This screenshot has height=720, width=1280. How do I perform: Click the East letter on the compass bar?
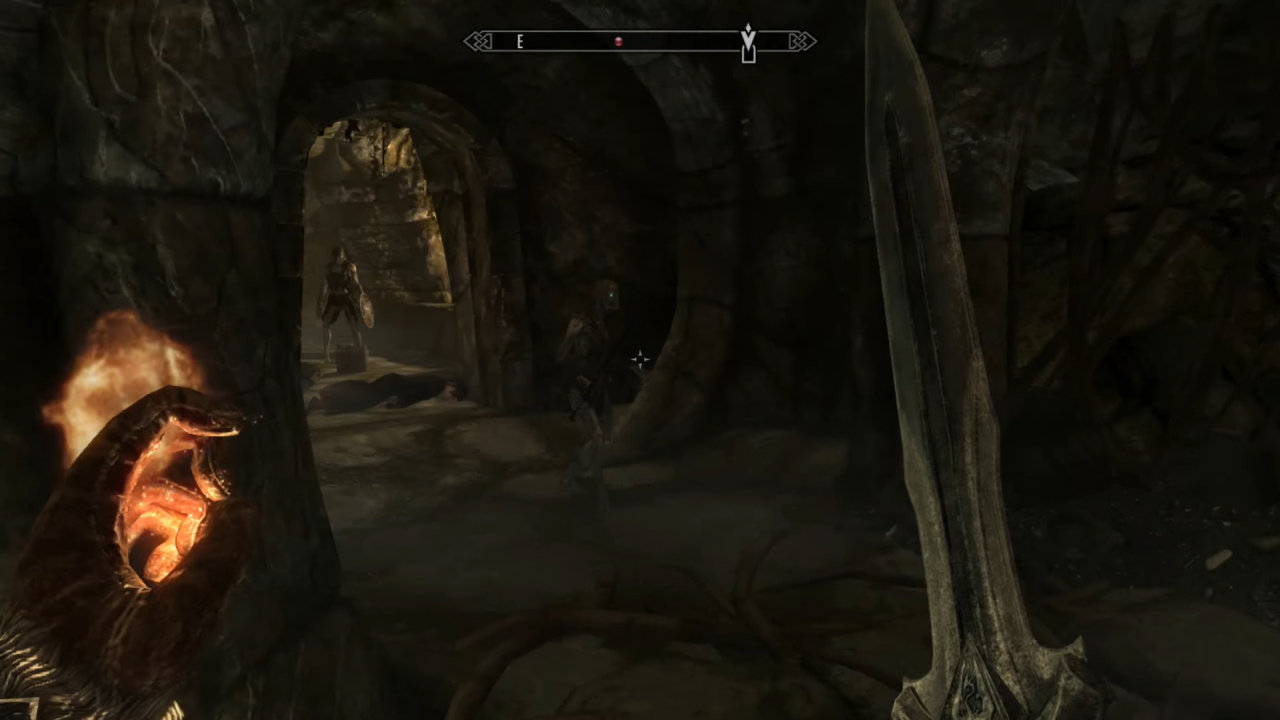click(x=520, y=42)
